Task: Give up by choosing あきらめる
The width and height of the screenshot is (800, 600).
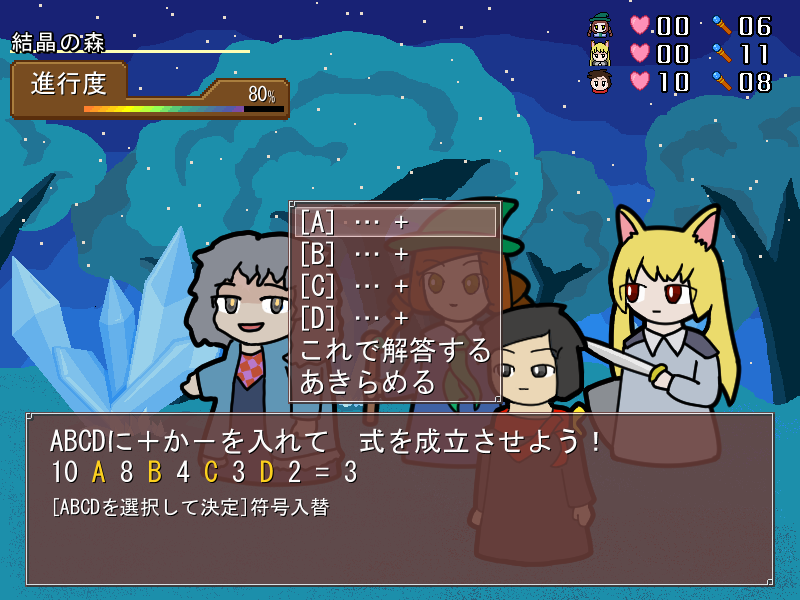Action: [x=368, y=381]
